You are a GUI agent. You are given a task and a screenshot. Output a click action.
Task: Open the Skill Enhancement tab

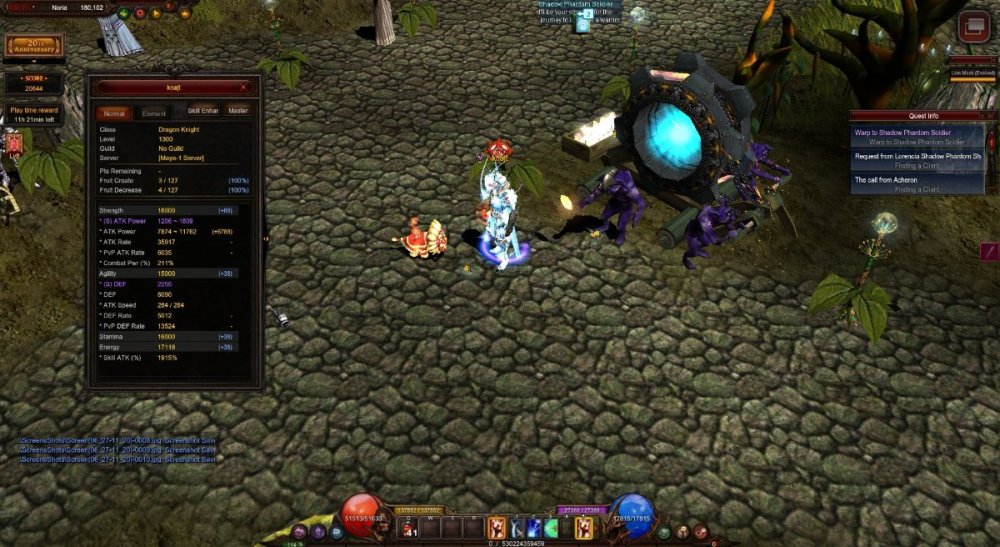coord(203,111)
